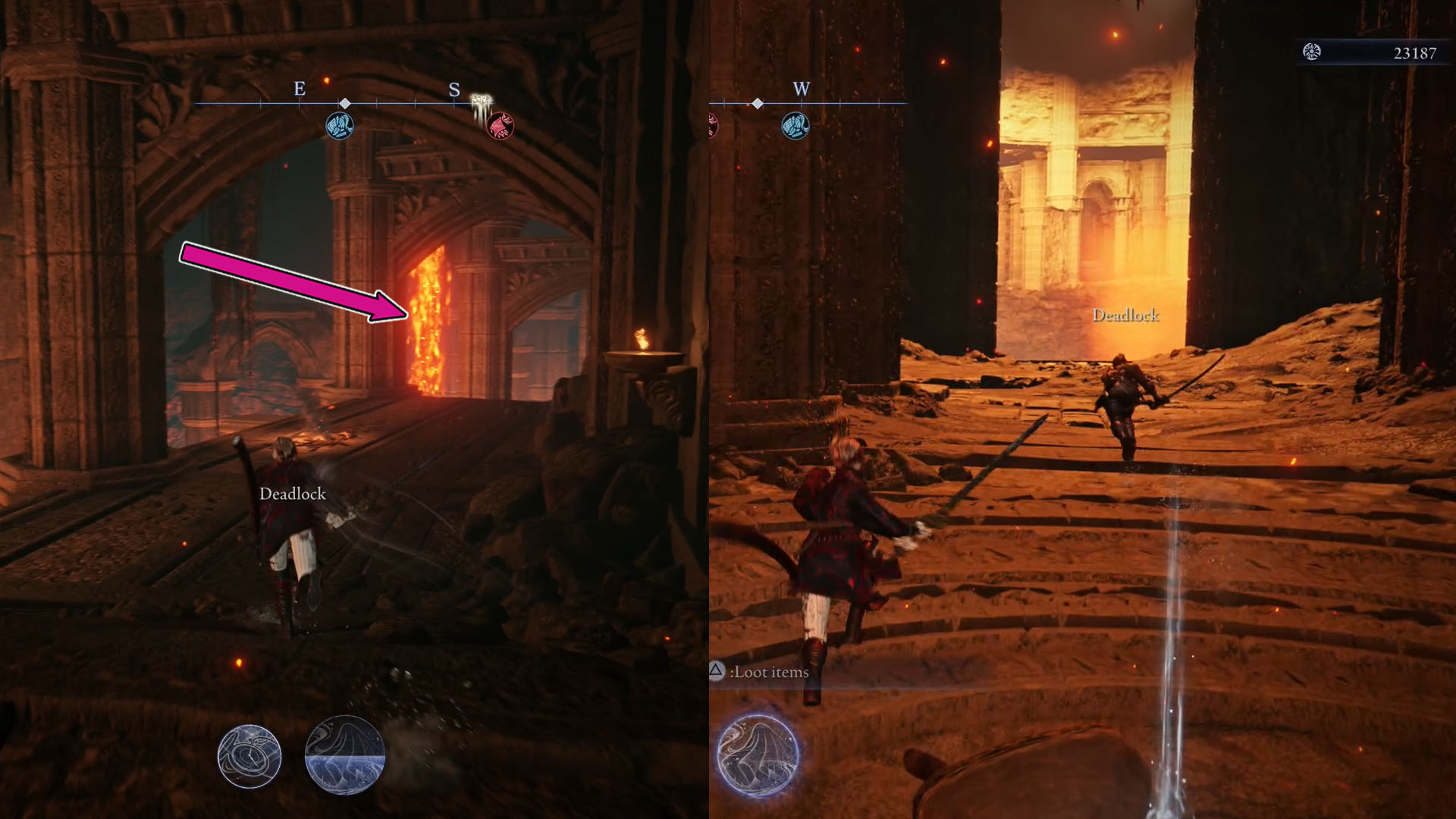1456x819 pixels.
Task: Open the pocket watch ability icon
Action: click(x=250, y=758)
